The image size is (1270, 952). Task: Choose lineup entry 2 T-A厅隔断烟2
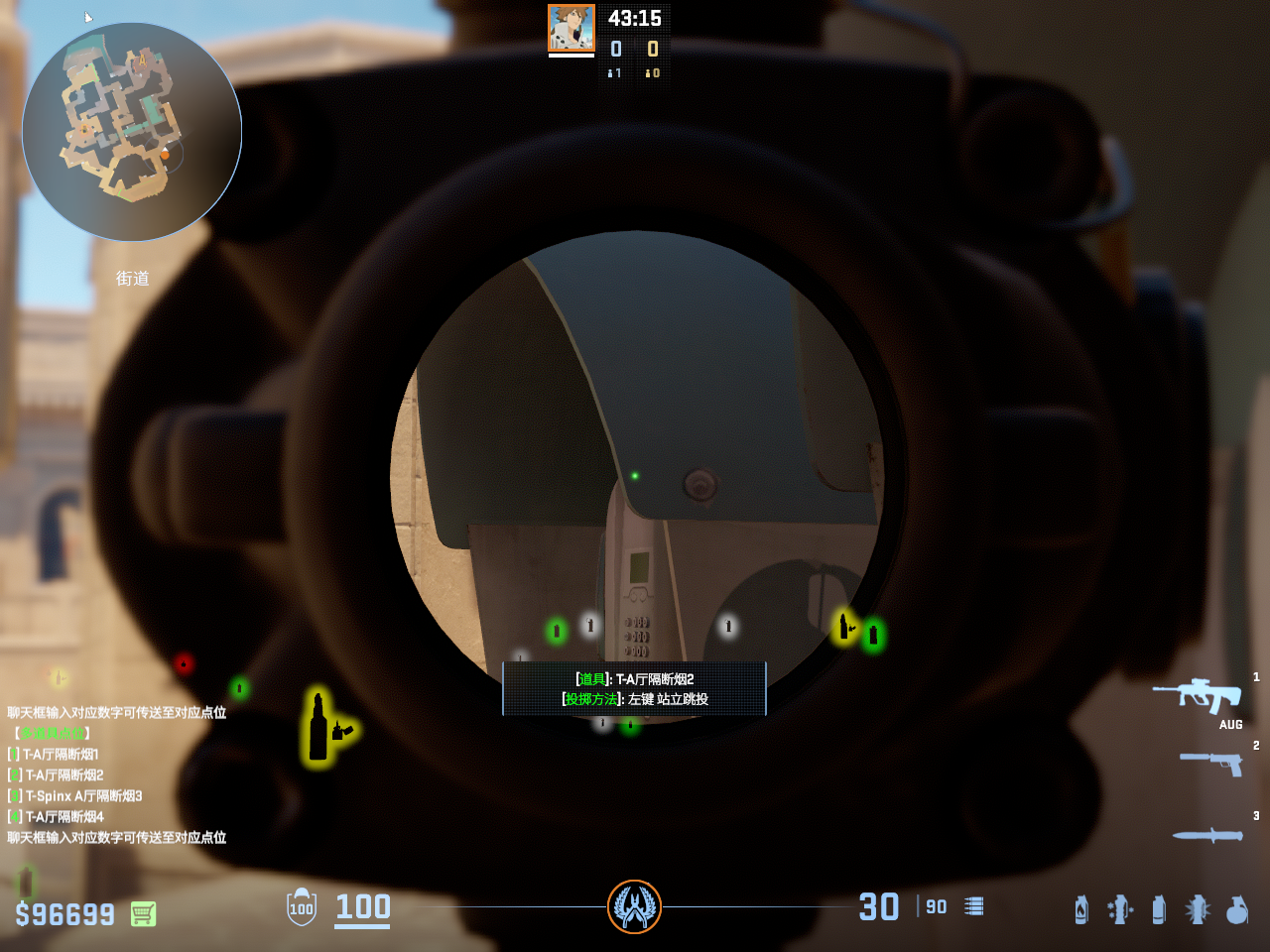click(62, 775)
